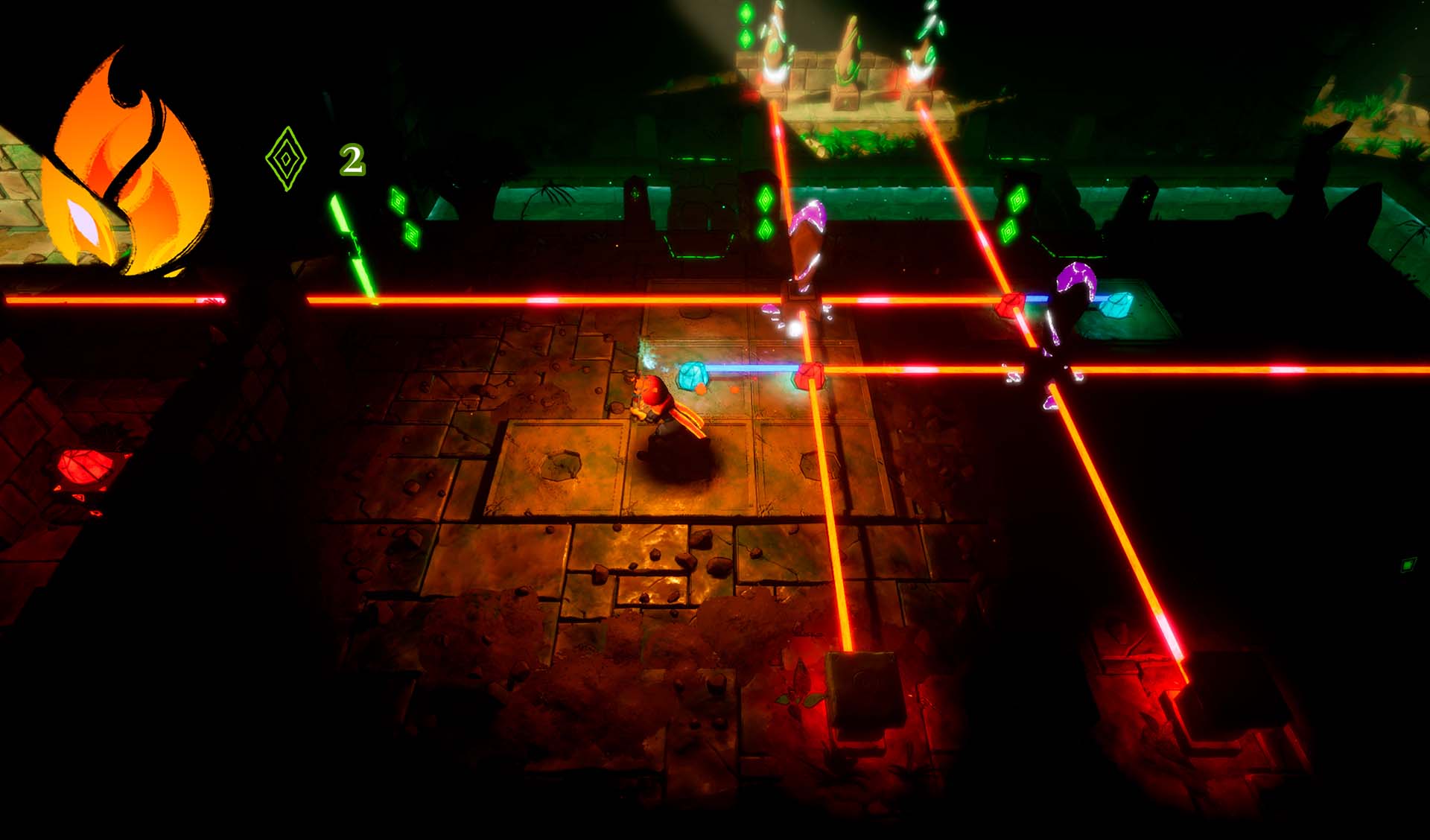Select the green diamond gem icon
The width and height of the screenshot is (1430, 840).
(286, 159)
